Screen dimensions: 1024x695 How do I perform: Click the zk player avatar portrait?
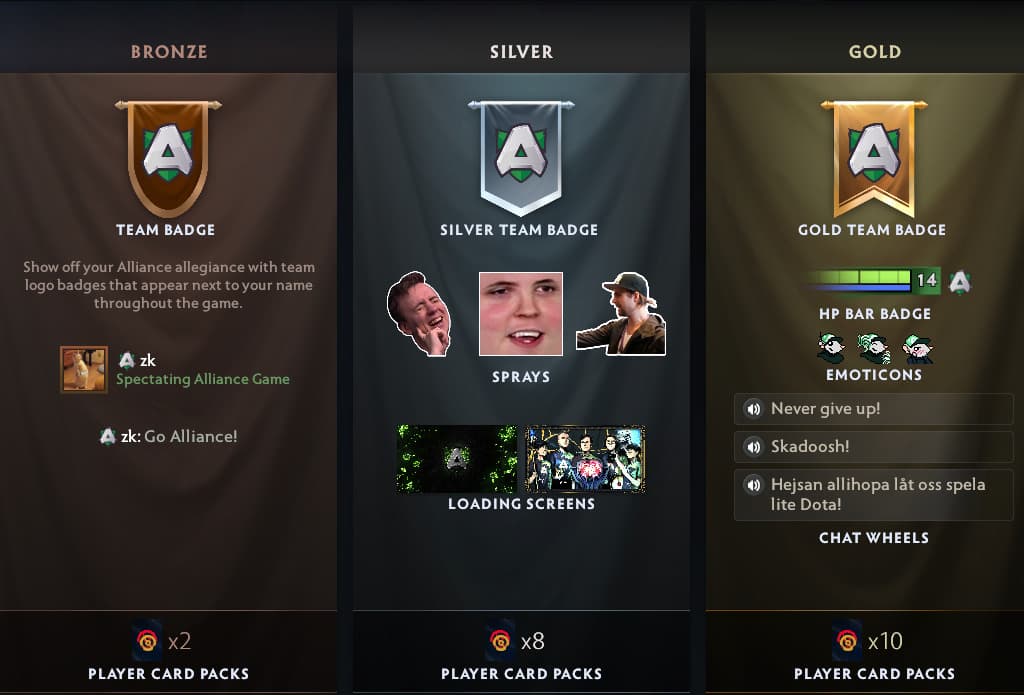84,370
